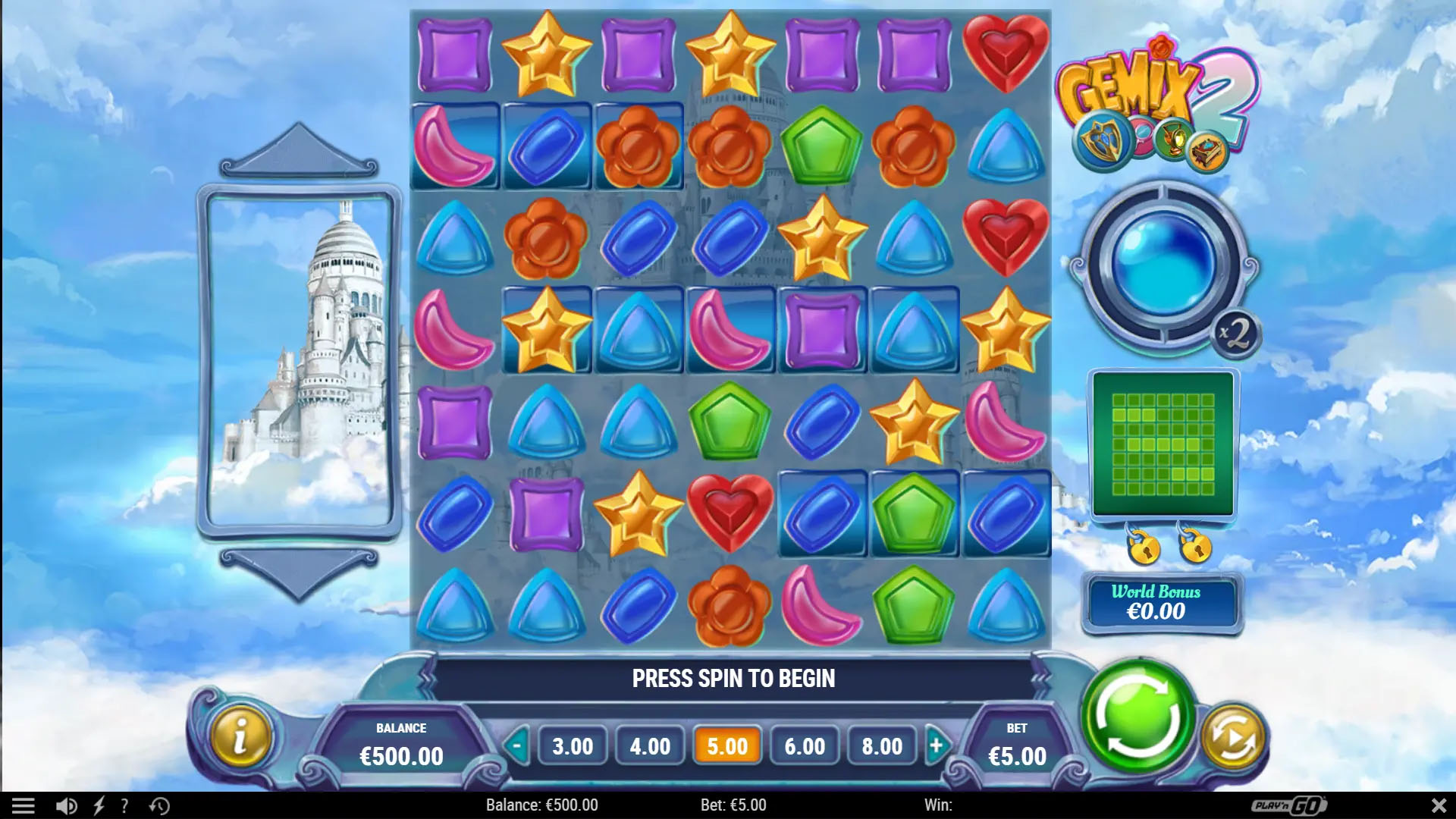Select the 3.00 bet option
This screenshot has width=1456, height=819.
572,746
